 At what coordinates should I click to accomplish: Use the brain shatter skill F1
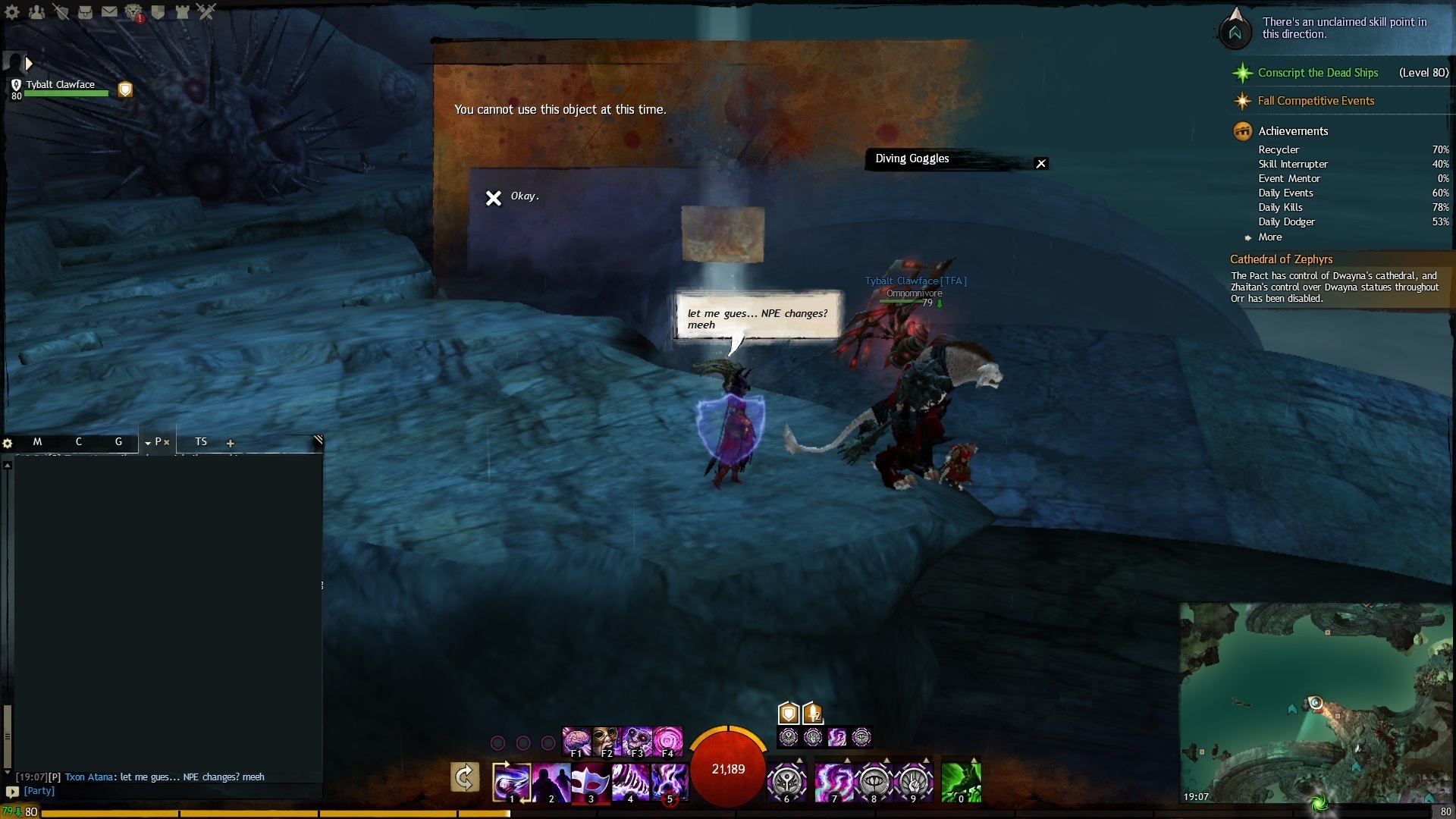click(576, 741)
